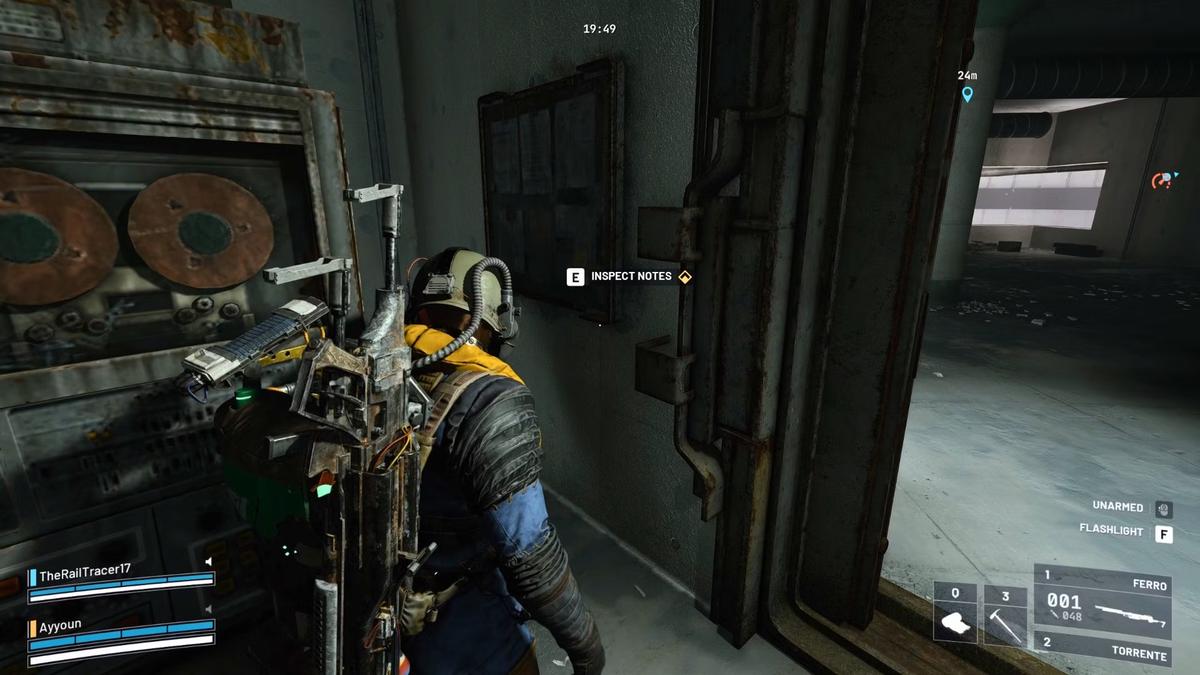This screenshot has width=1200, height=675.
Task: Choose the hammer tool slot
Action: tap(1004, 612)
